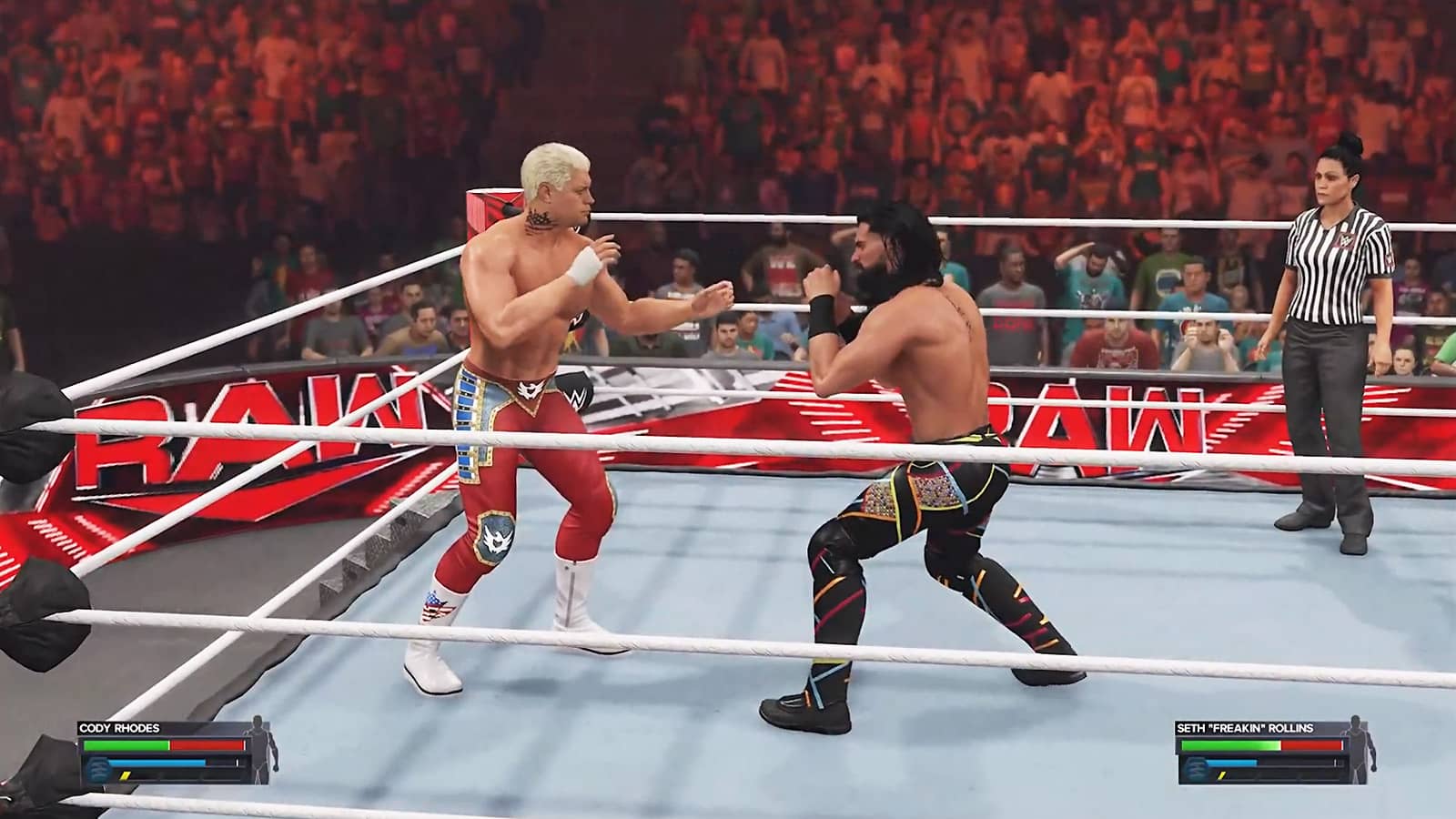
Task: Select the CODY RHODES name label
Action: [120, 728]
